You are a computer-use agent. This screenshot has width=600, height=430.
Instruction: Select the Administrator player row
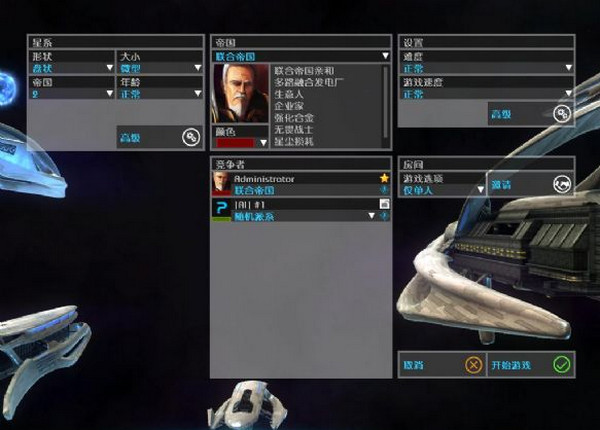(x=301, y=183)
